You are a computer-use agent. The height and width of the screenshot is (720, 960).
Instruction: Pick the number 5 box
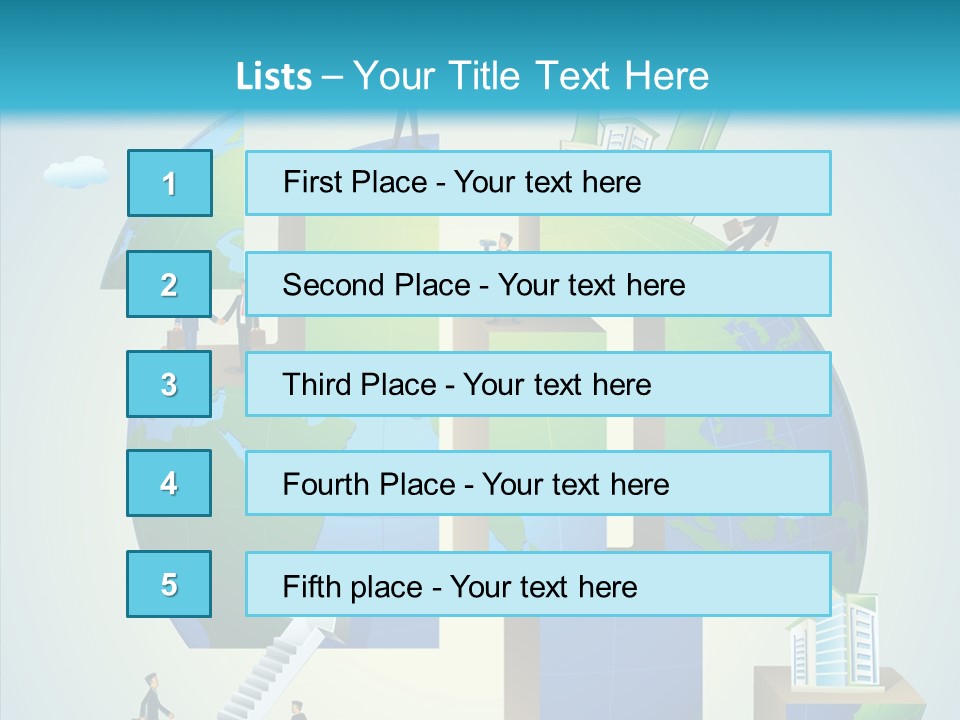169,584
